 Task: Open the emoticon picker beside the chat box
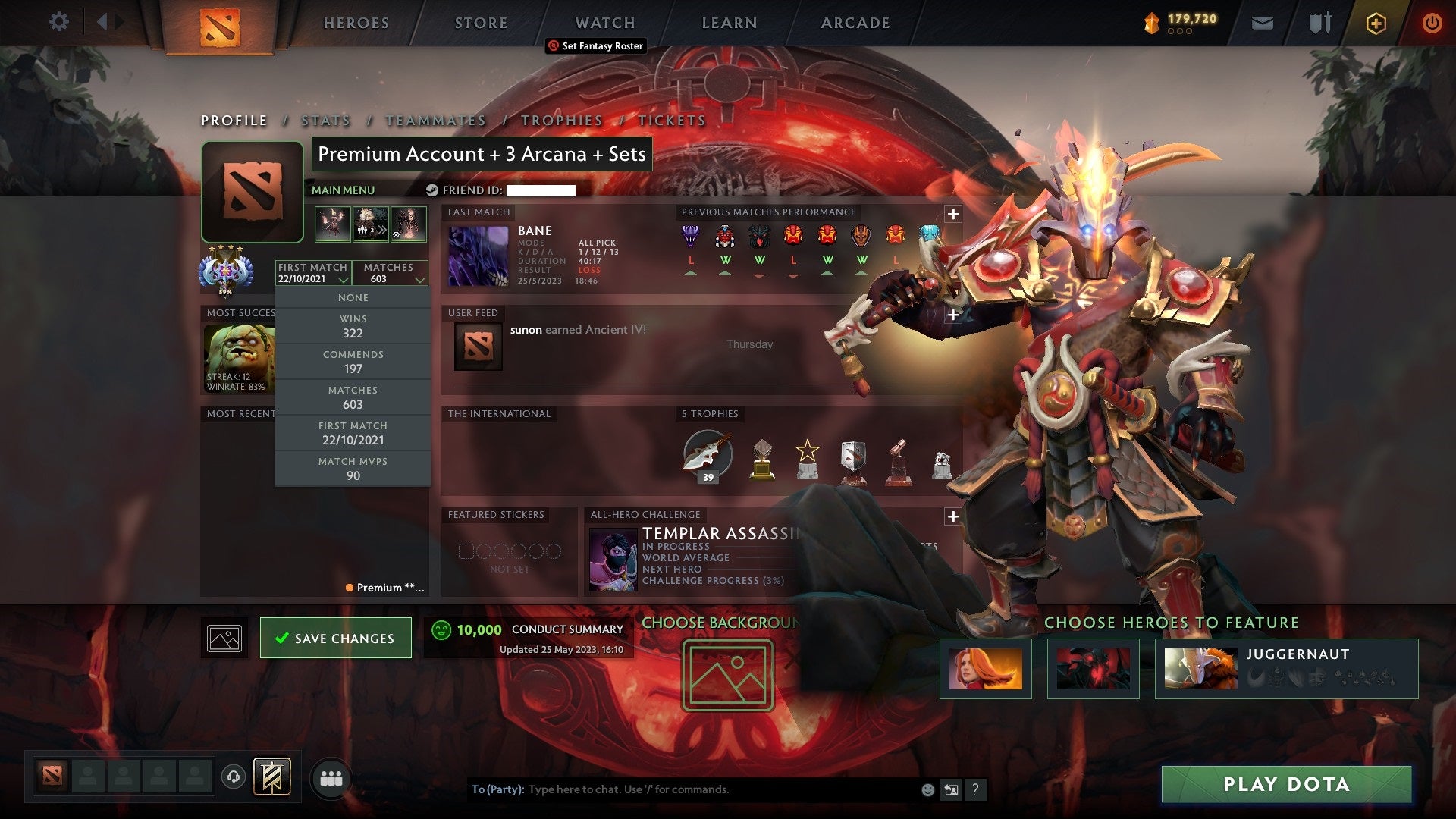(x=927, y=789)
